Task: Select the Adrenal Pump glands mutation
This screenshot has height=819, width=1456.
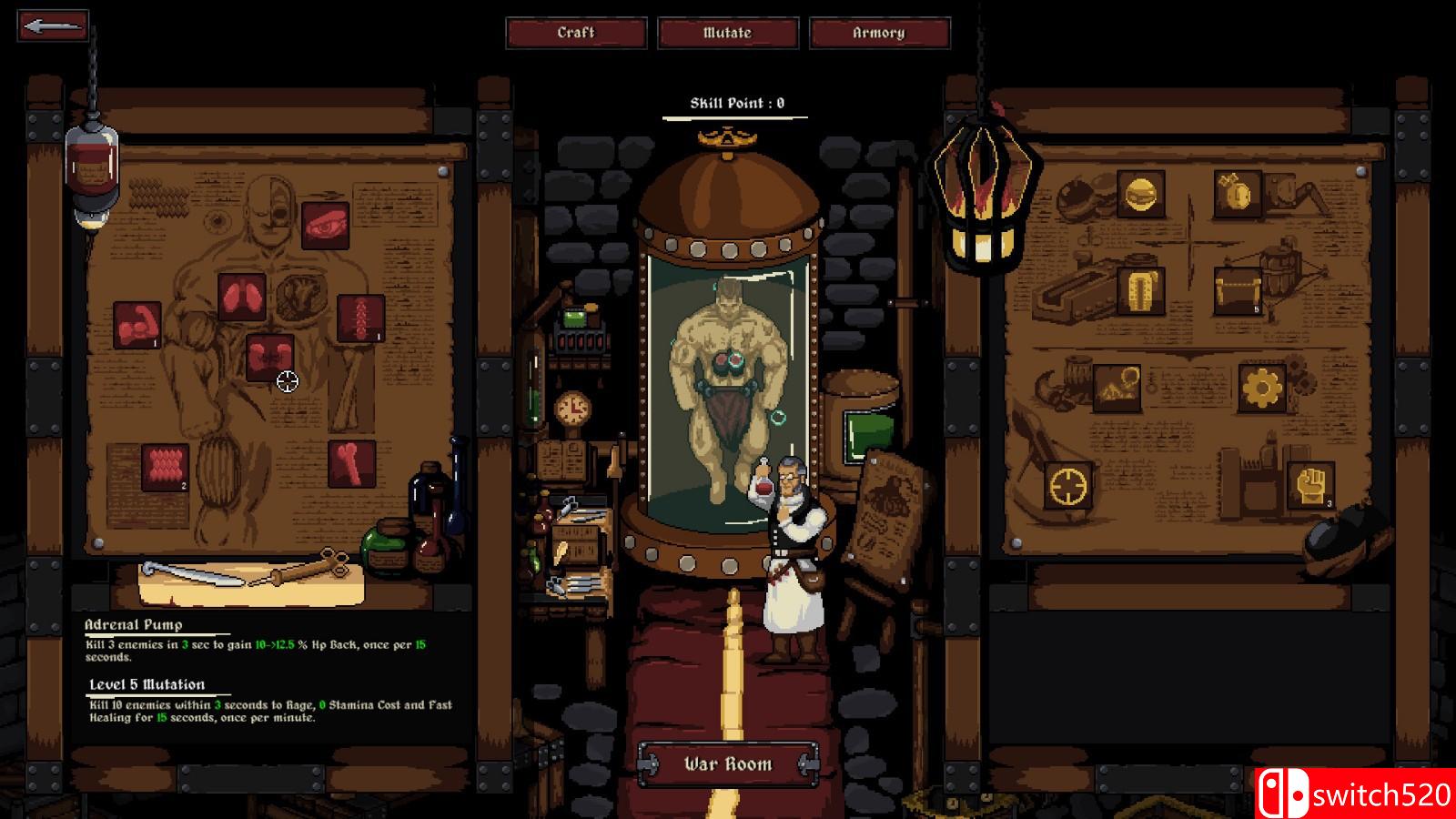Action: coord(269,358)
